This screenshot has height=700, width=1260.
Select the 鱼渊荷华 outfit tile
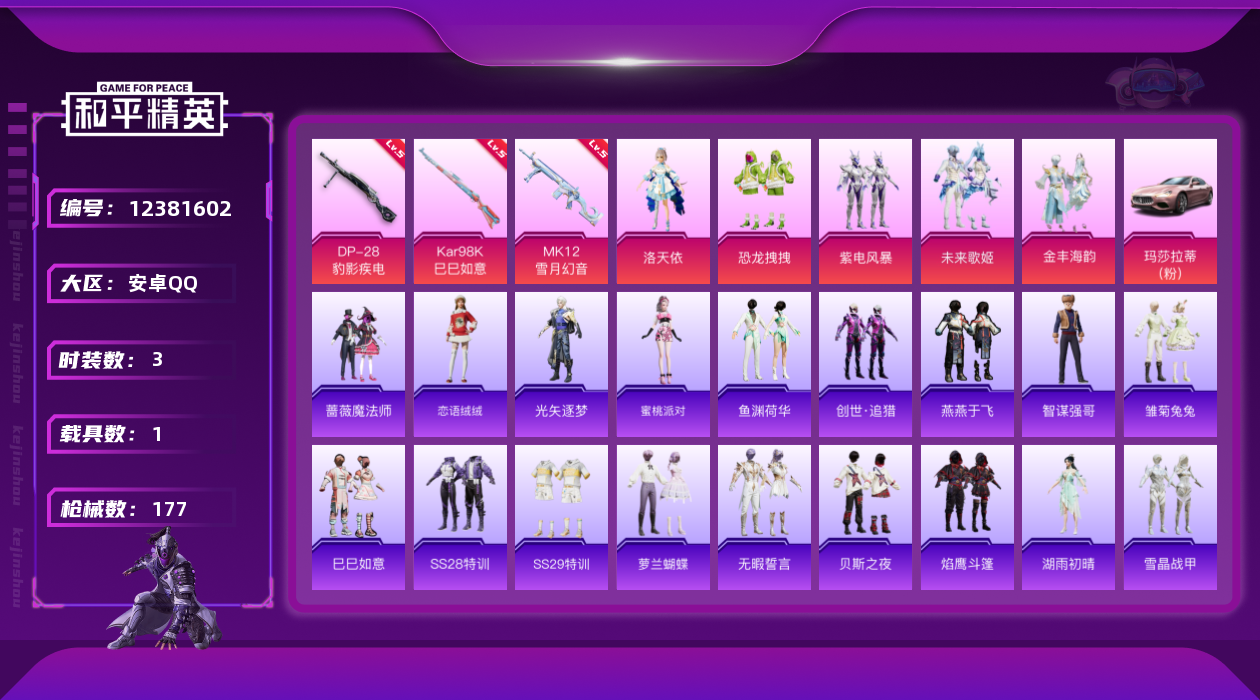pyautogui.click(x=764, y=364)
